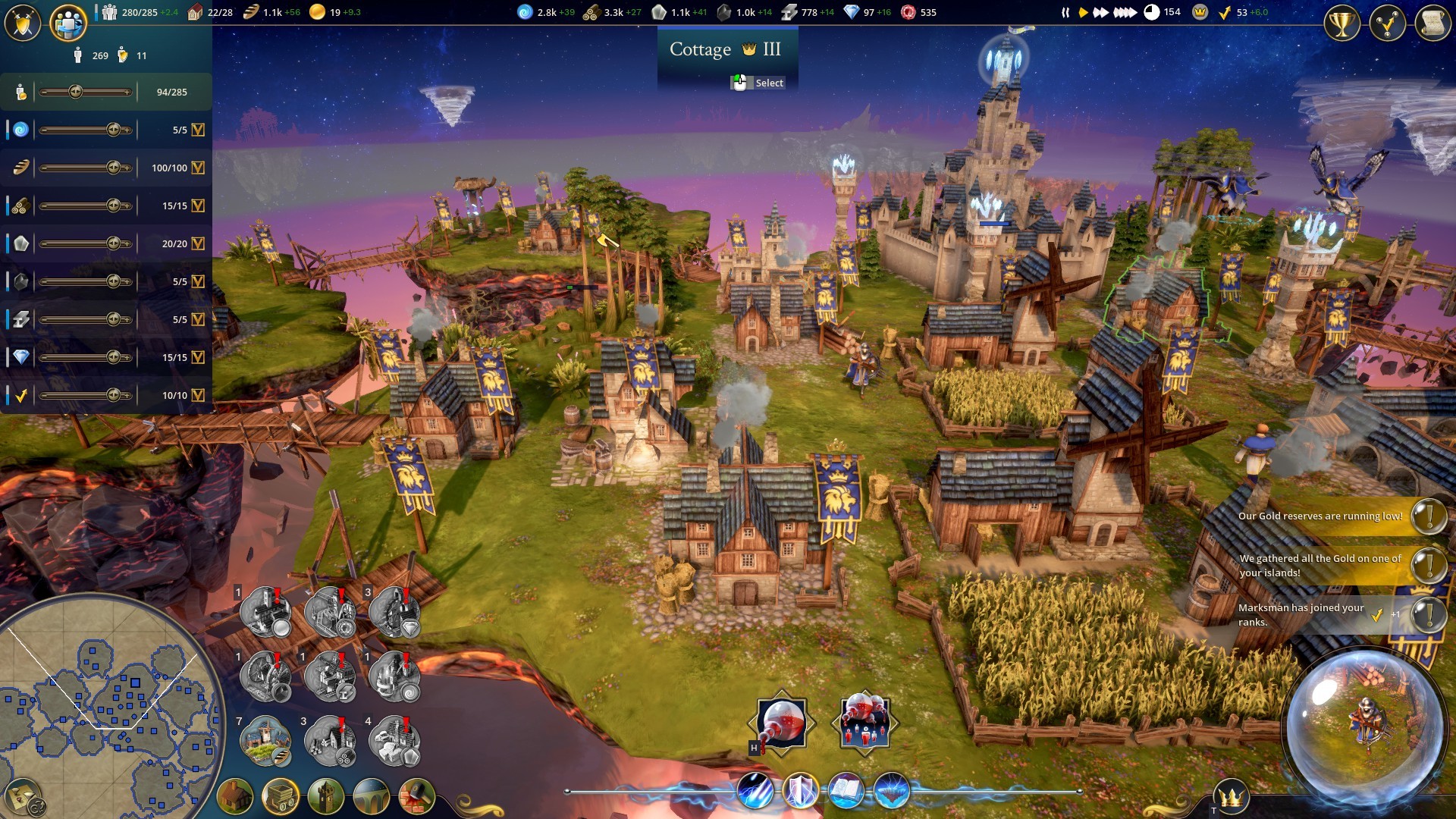1456x819 pixels.
Task: Pause the game speed
Action: pos(1065,12)
